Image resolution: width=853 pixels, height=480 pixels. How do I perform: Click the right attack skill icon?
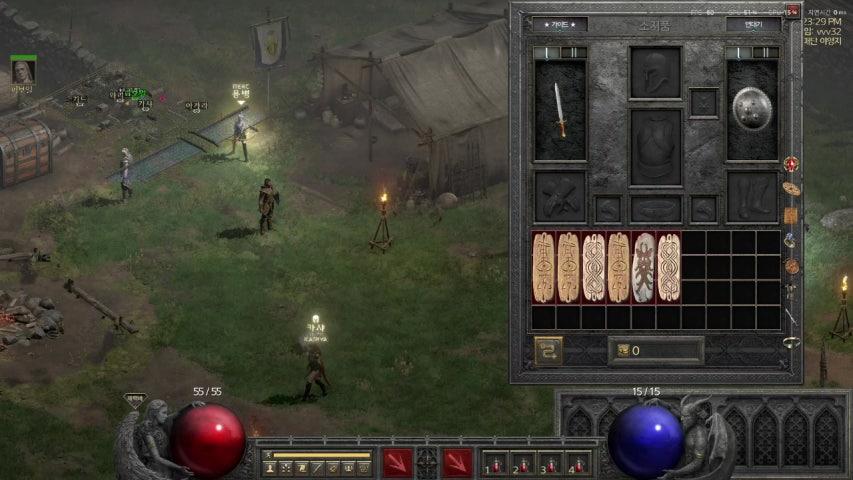tap(457, 463)
